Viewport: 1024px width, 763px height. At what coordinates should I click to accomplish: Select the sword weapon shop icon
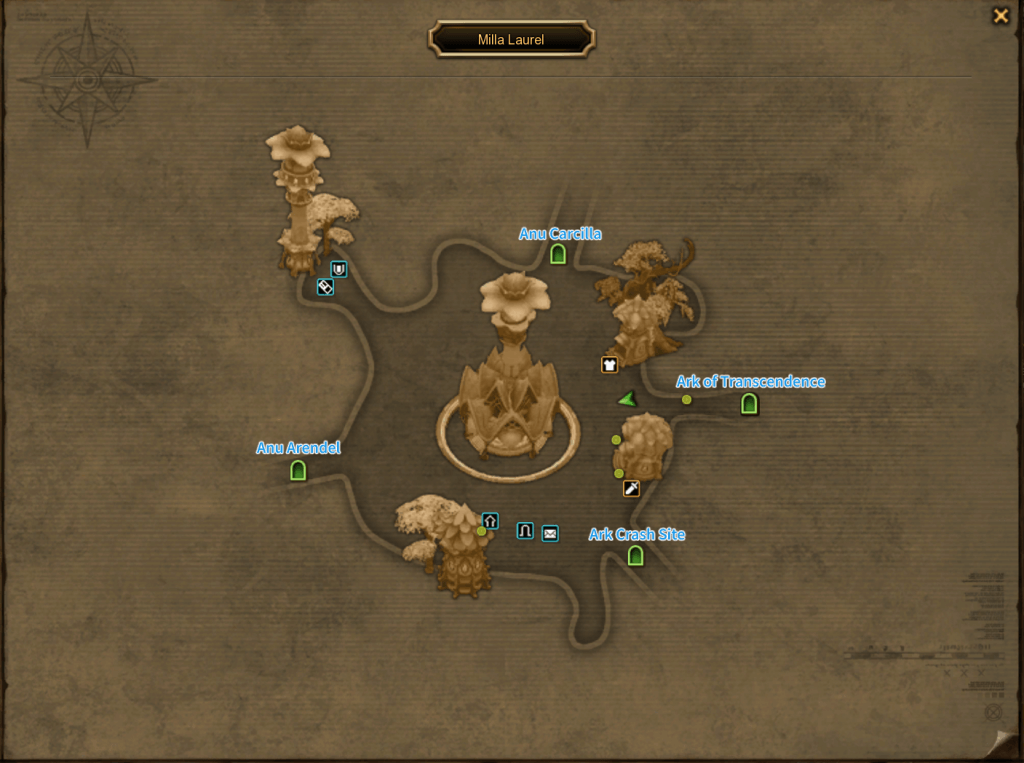631,488
